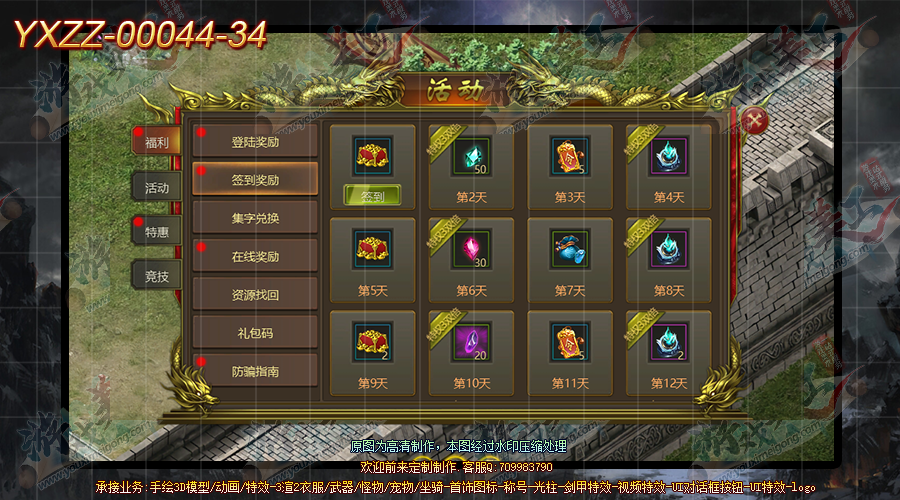Click the green 签到 sign-in button

point(372,196)
